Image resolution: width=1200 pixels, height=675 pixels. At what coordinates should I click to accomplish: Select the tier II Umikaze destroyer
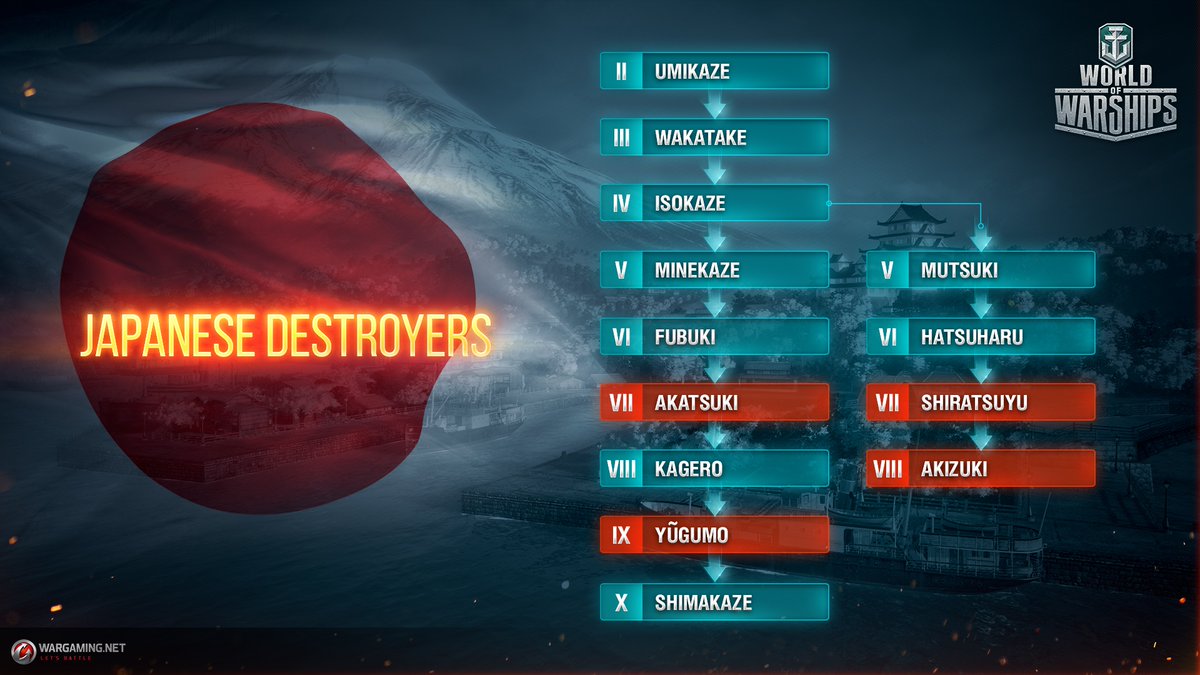(x=714, y=71)
